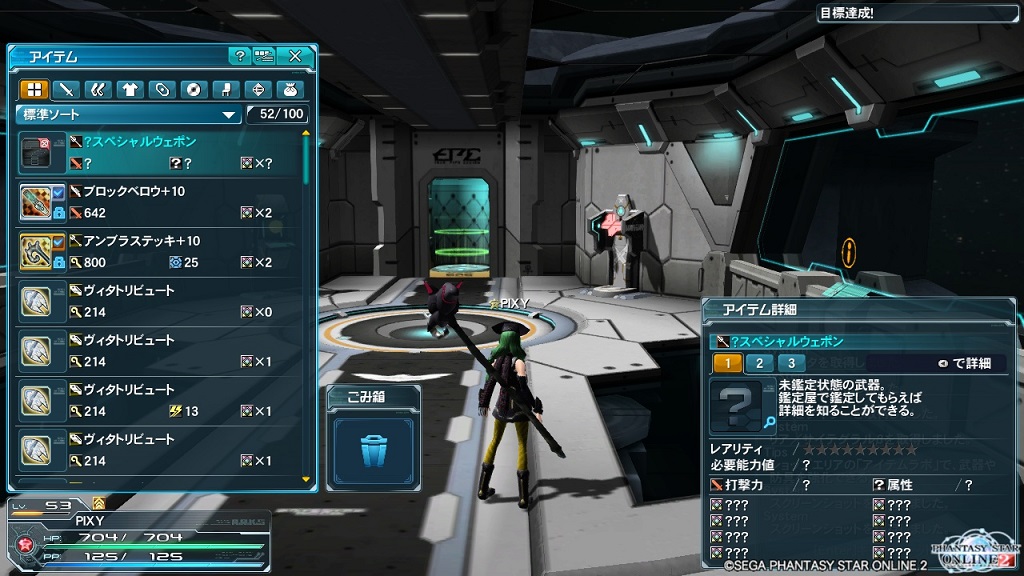Open the disc category tab
The height and width of the screenshot is (576, 1024).
[x=193, y=89]
